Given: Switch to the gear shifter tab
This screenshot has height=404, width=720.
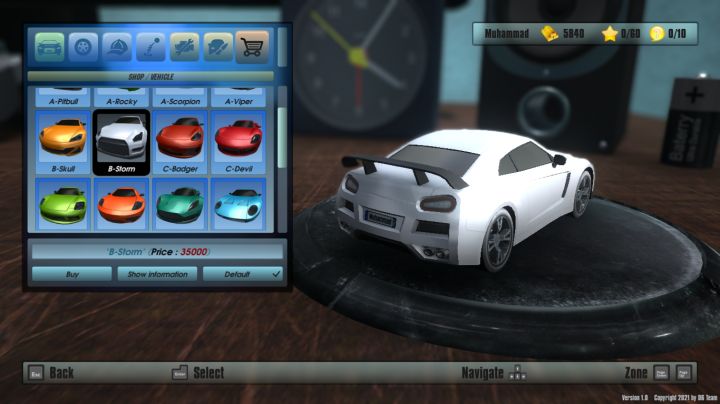Looking at the screenshot, I should (x=151, y=47).
